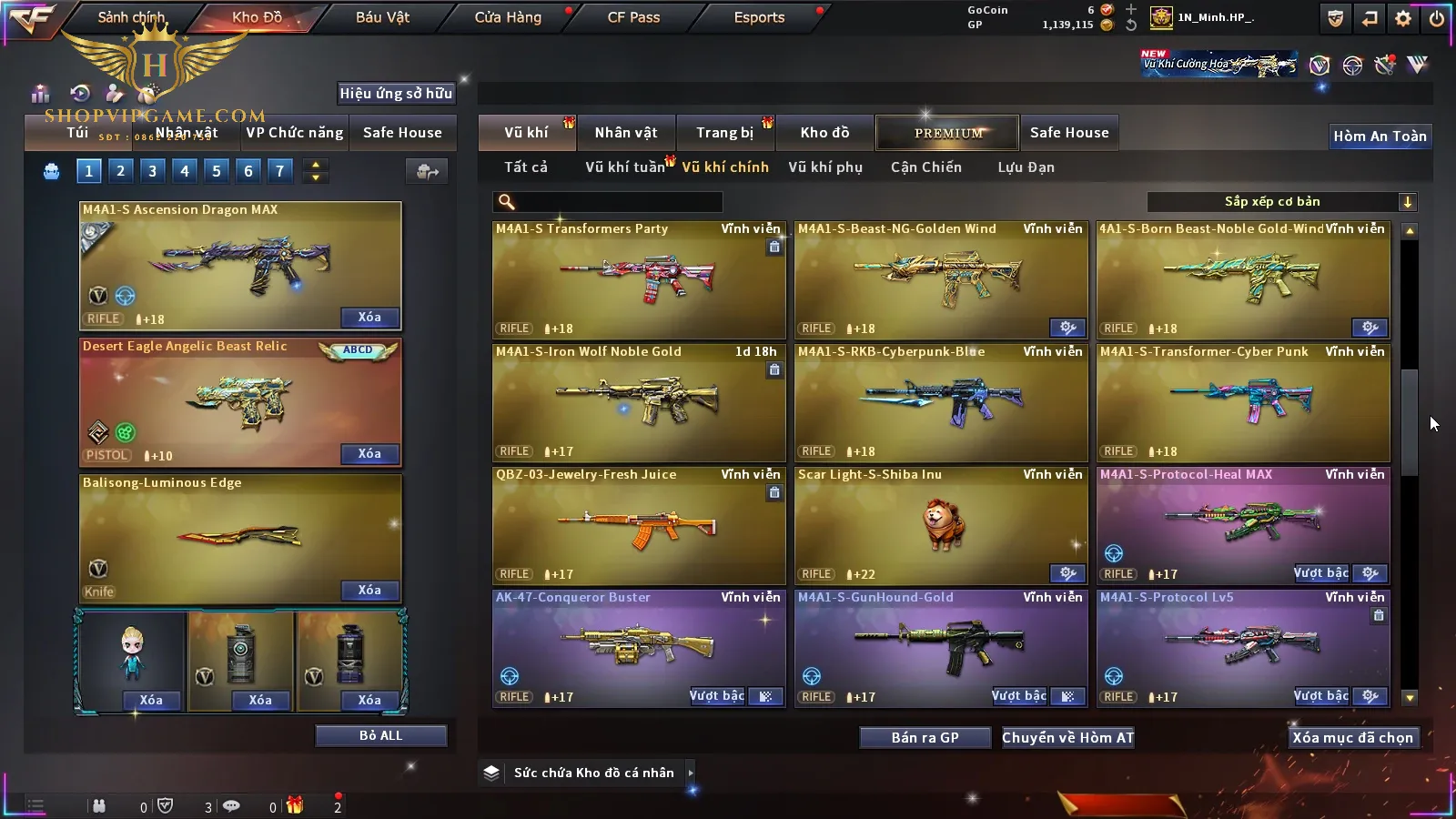Switch to the Báu Vật menu
This screenshot has height=819, width=1456.
tap(382, 17)
